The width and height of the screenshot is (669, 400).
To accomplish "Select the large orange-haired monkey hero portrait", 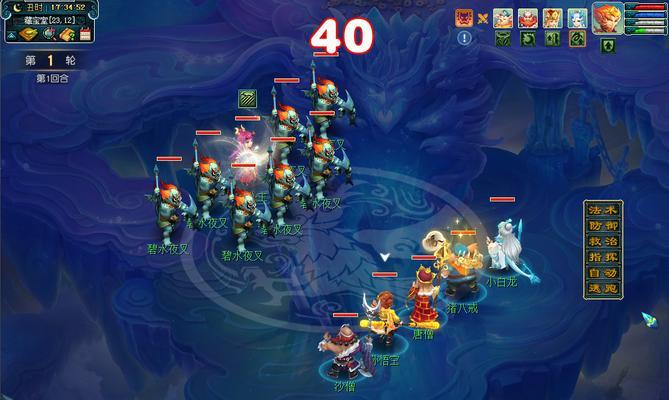I will (610, 18).
